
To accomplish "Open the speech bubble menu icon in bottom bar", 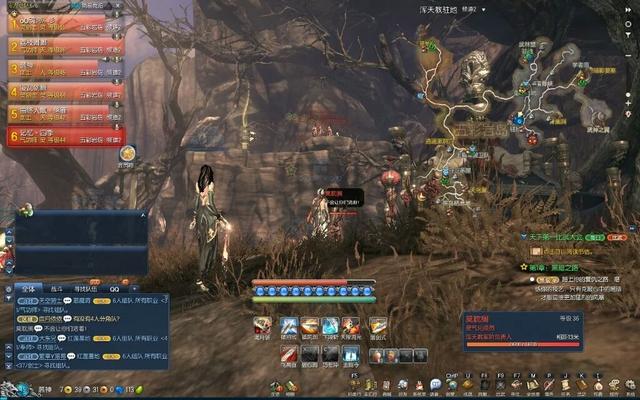I will click(x=437, y=385).
